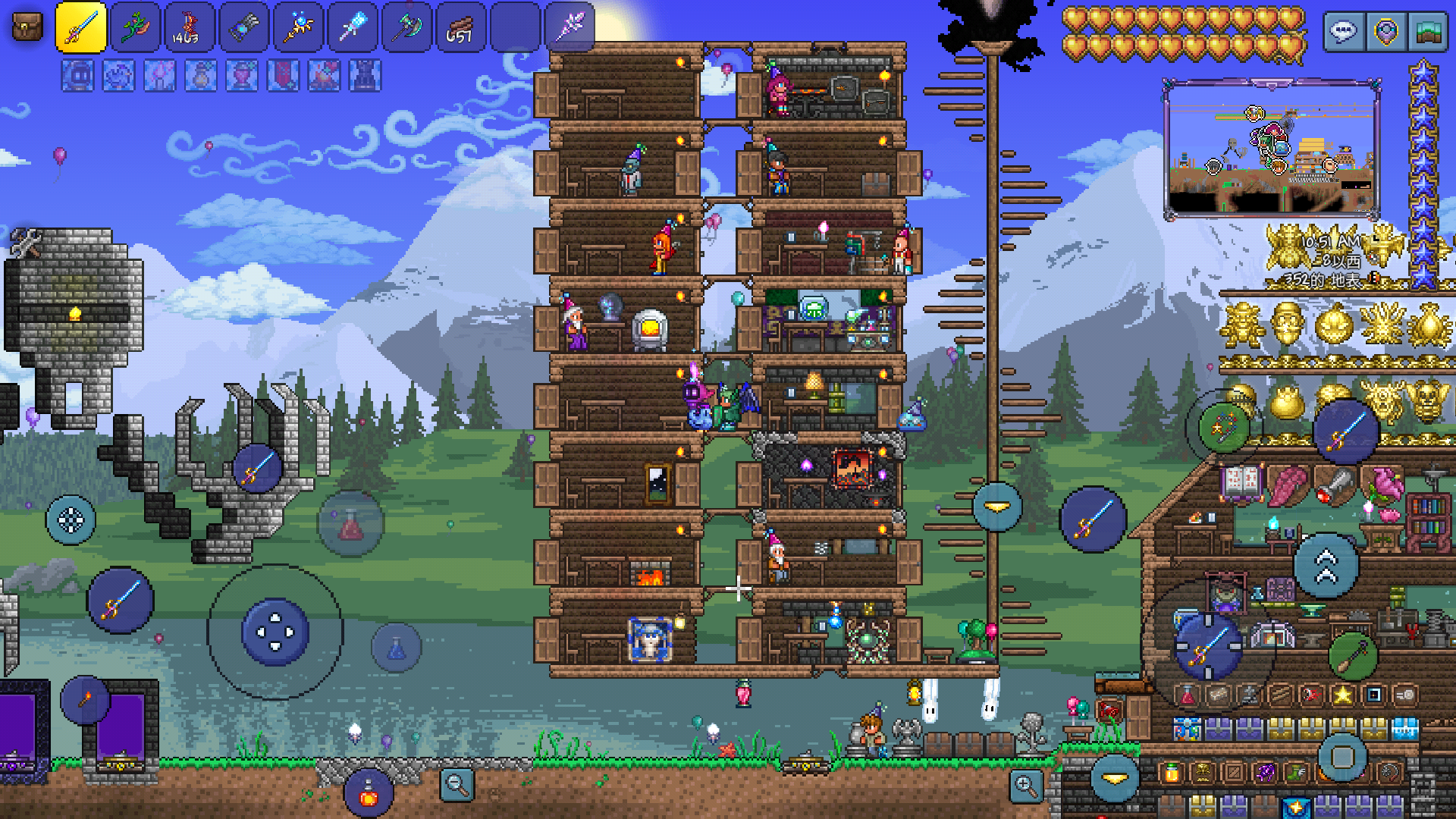Tap the round square-icon button

[1342, 757]
